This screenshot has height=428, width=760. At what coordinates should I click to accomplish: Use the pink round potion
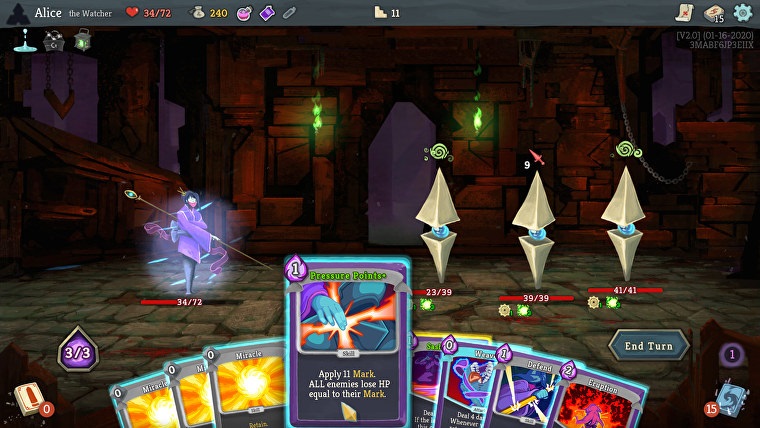244,13
